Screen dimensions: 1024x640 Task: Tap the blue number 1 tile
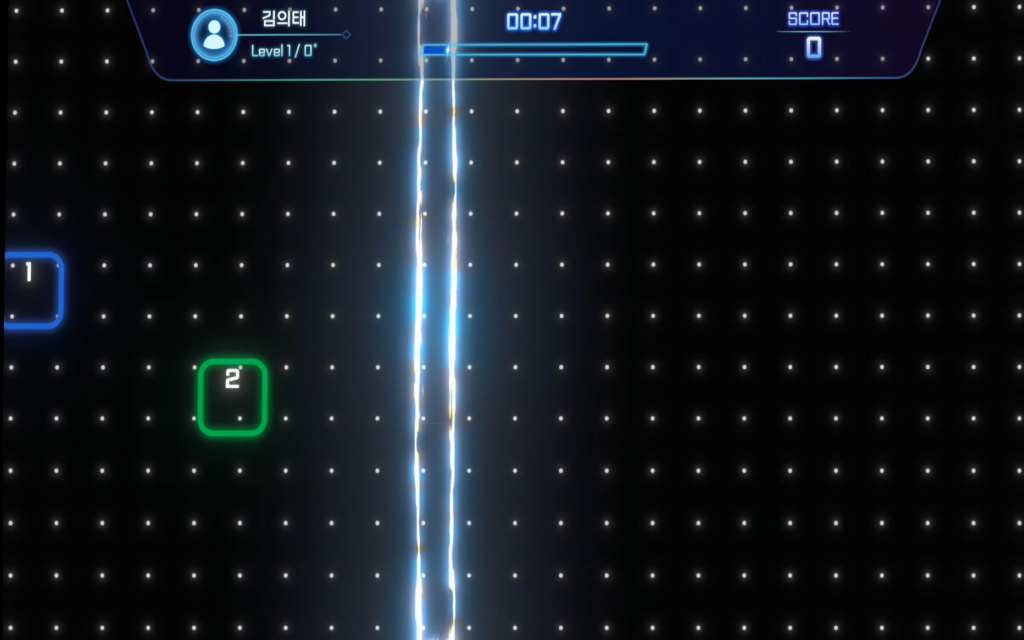point(32,290)
